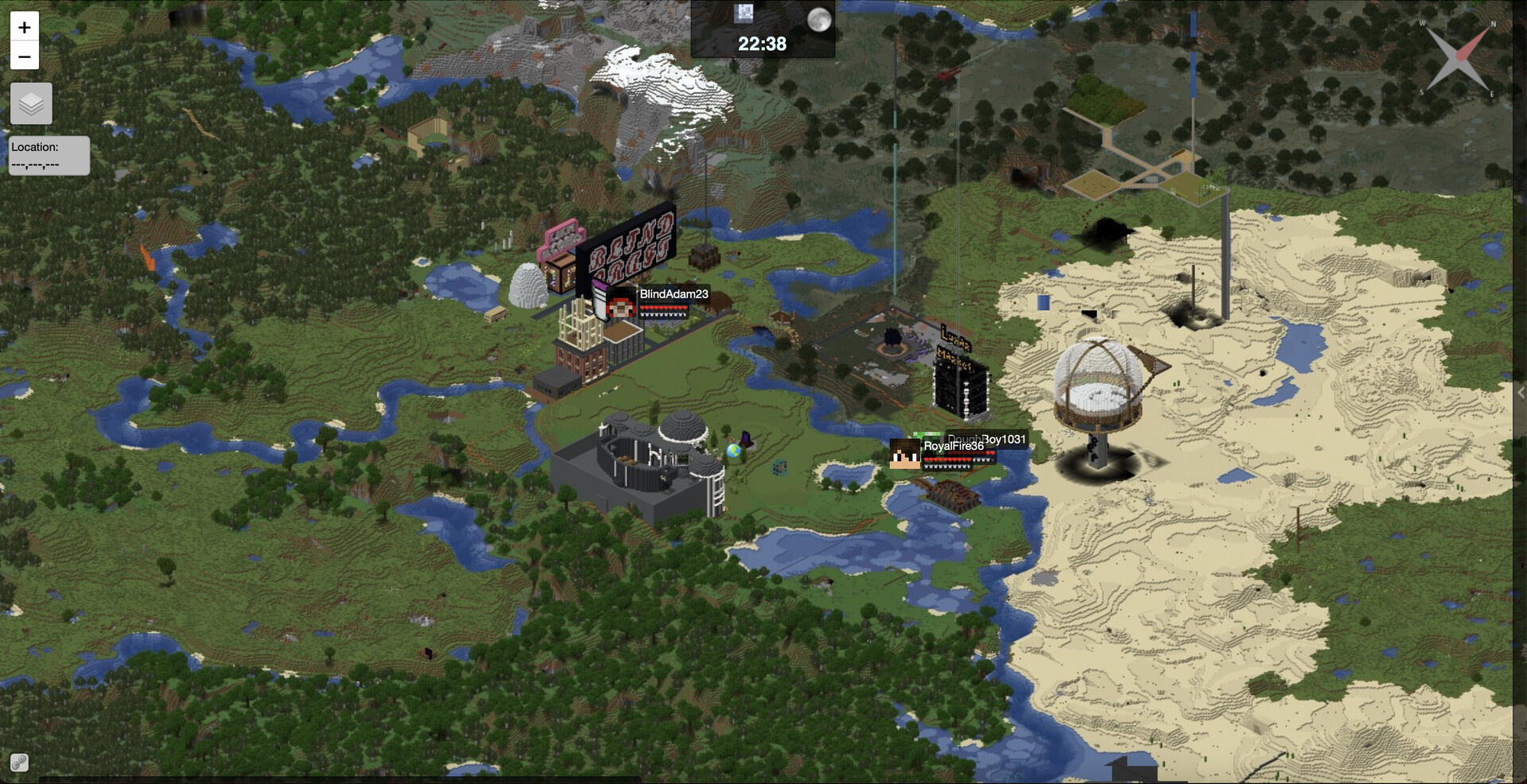Screen dimensions: 1527x784
Task: Zoom out with the minus button
Action: (x=25, y=56)
